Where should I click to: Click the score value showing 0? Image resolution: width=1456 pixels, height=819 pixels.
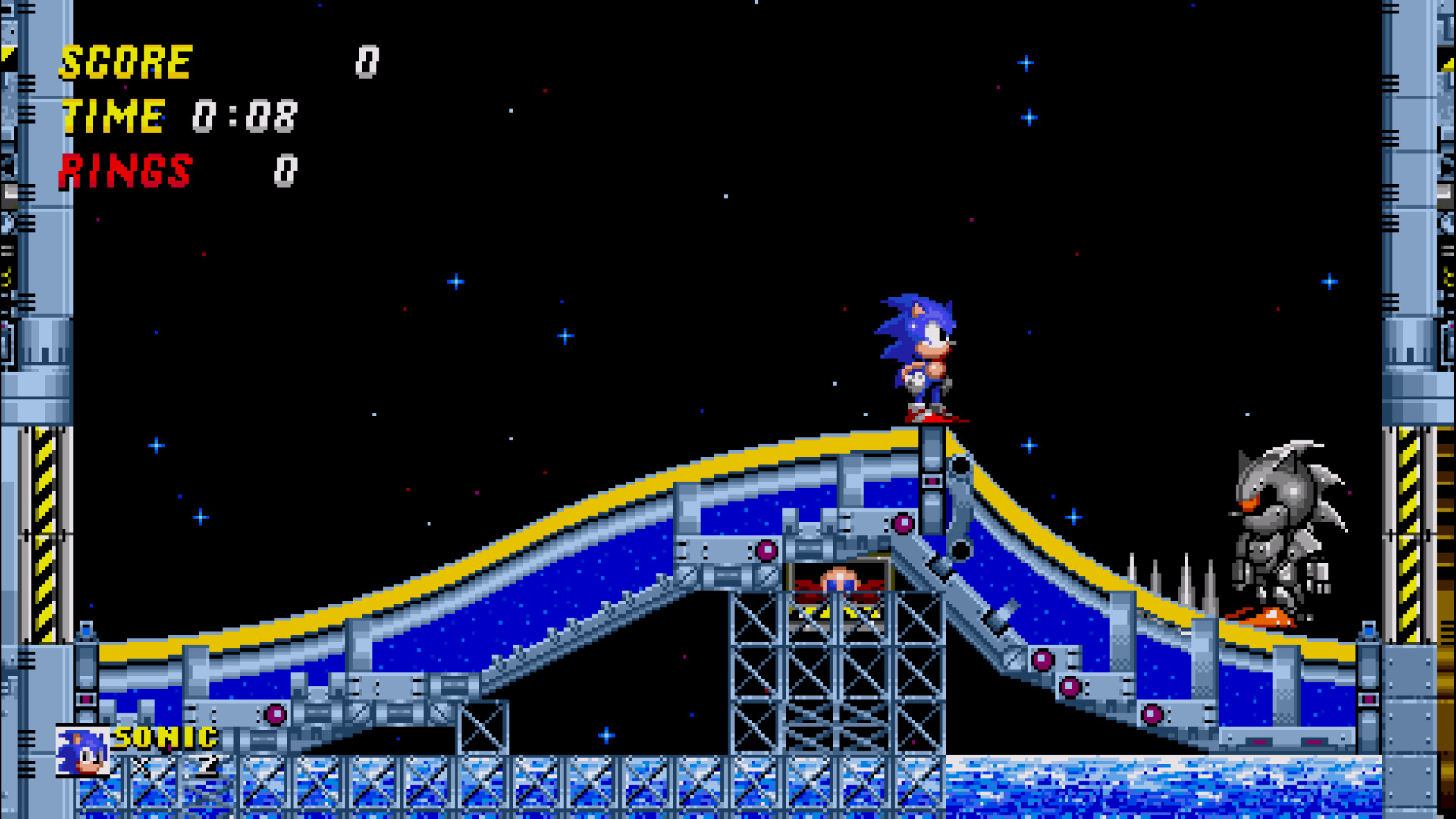pyautogui.click(x=369, y=62)
